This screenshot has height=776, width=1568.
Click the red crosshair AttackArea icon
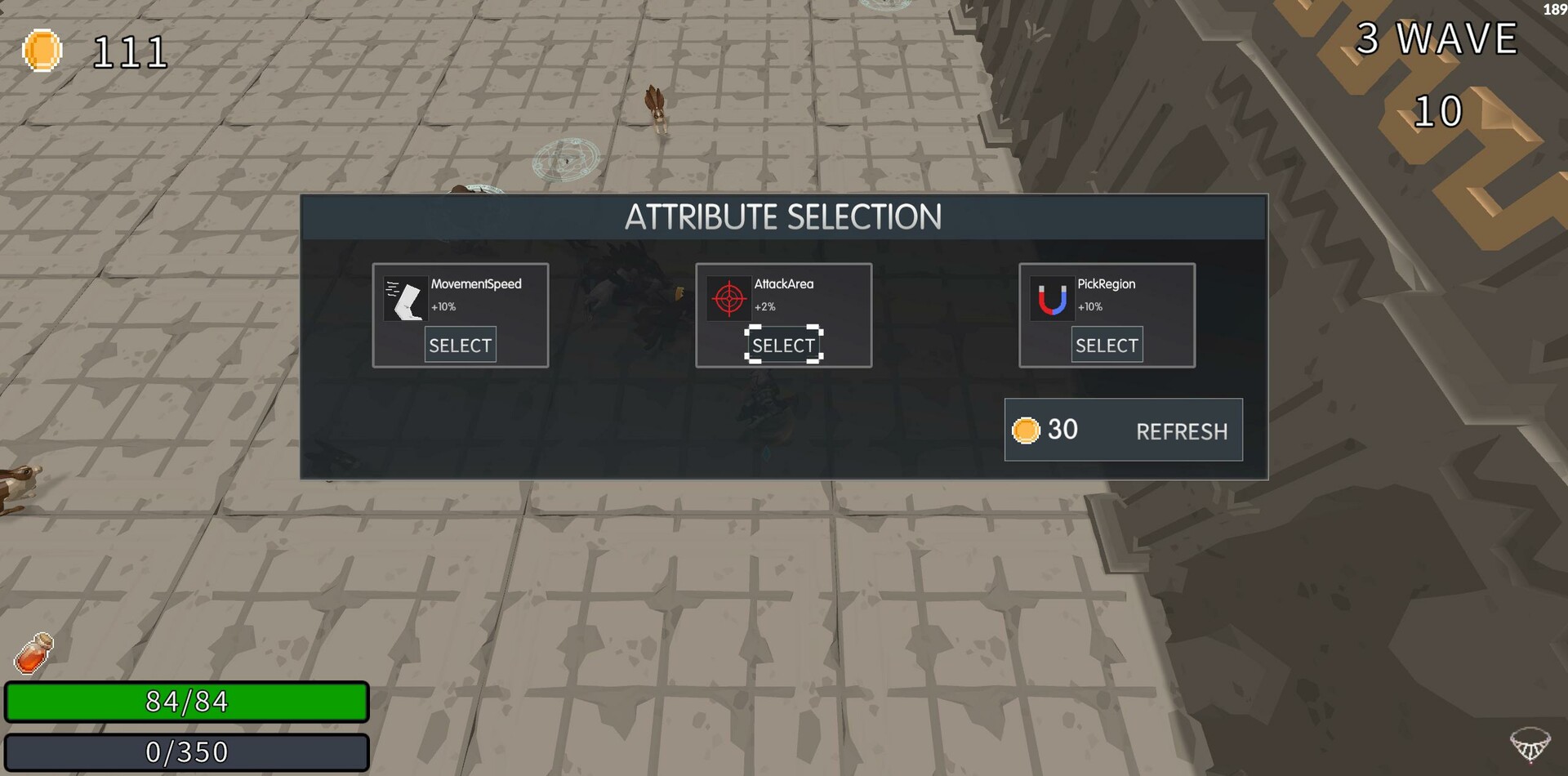729,297
